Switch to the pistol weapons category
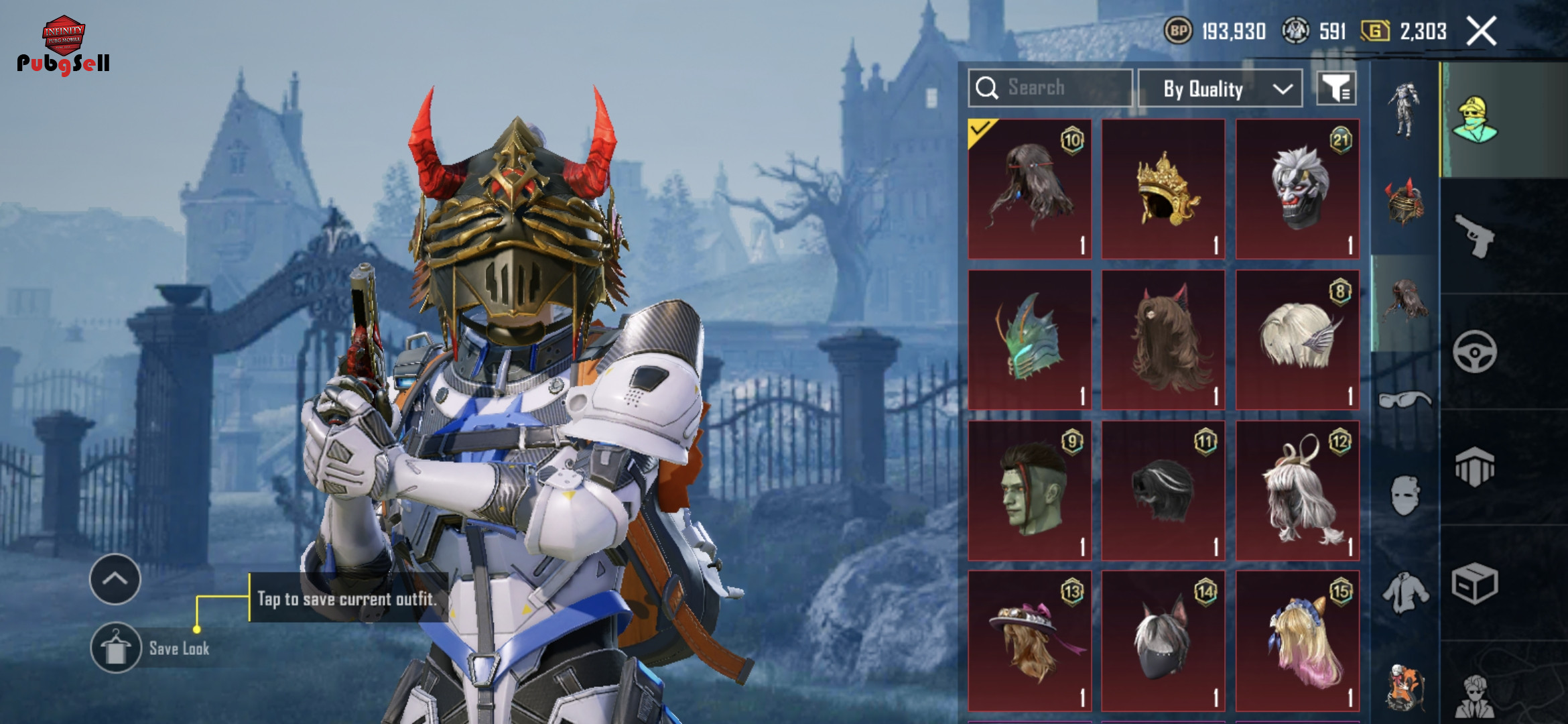 click(1474, 236)
